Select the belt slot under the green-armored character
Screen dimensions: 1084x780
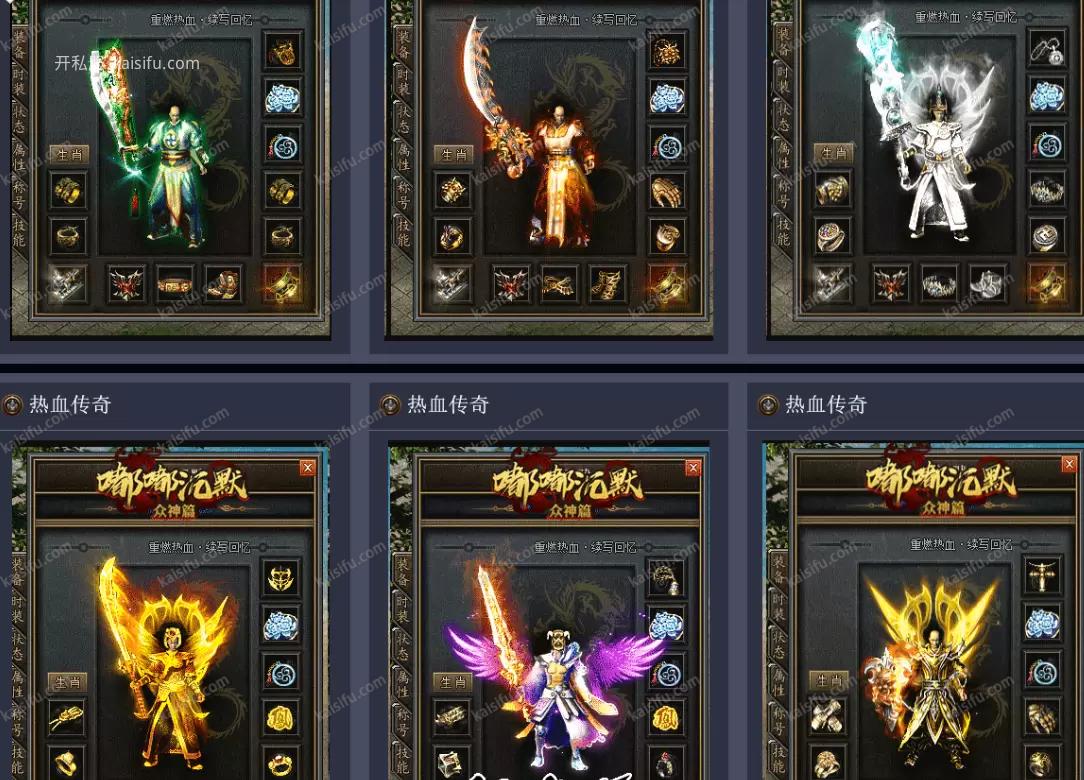pyautogui.click(x=176, y=284)
